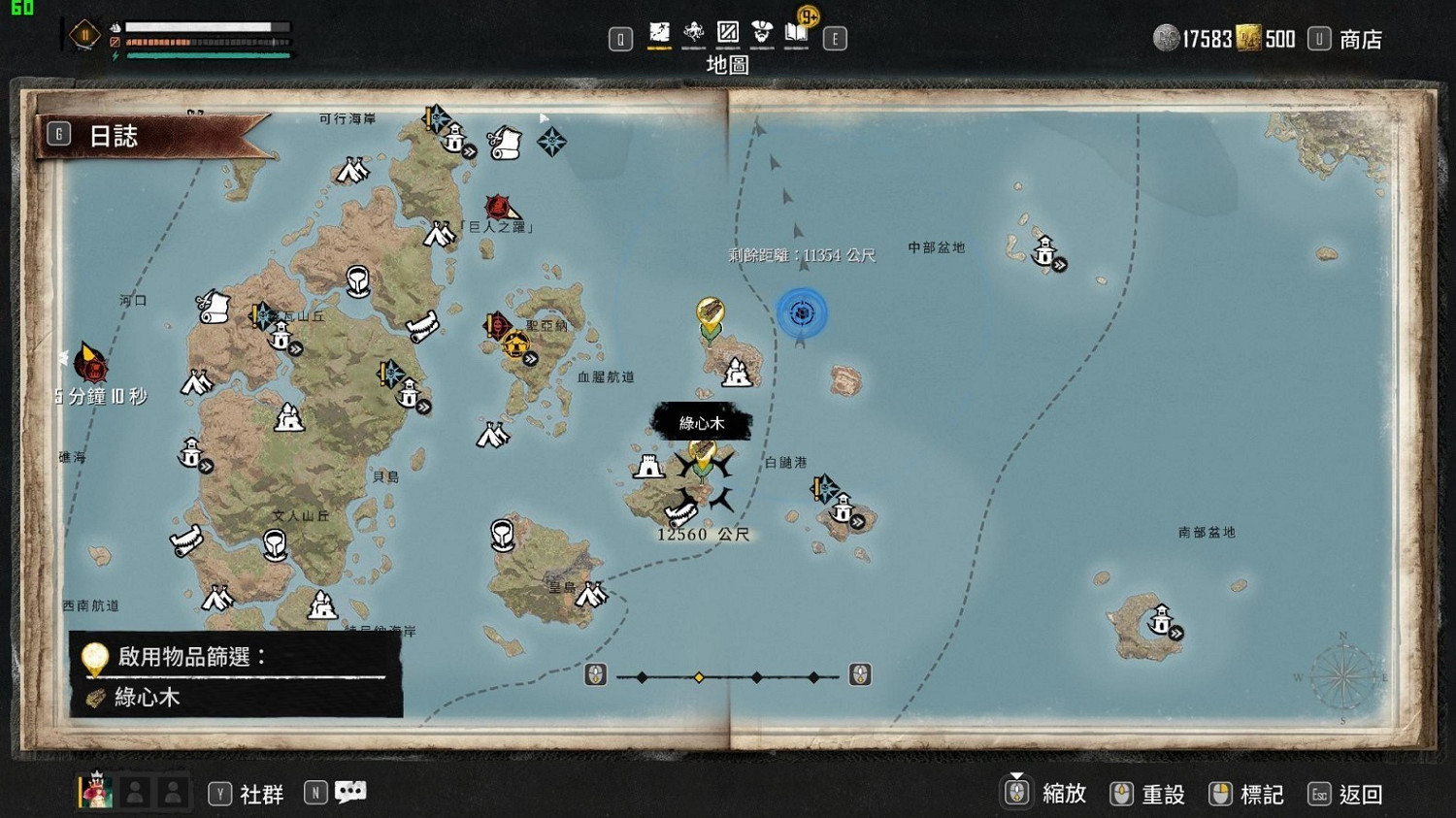Switch to the map tab icon

[x=659, y=34]
